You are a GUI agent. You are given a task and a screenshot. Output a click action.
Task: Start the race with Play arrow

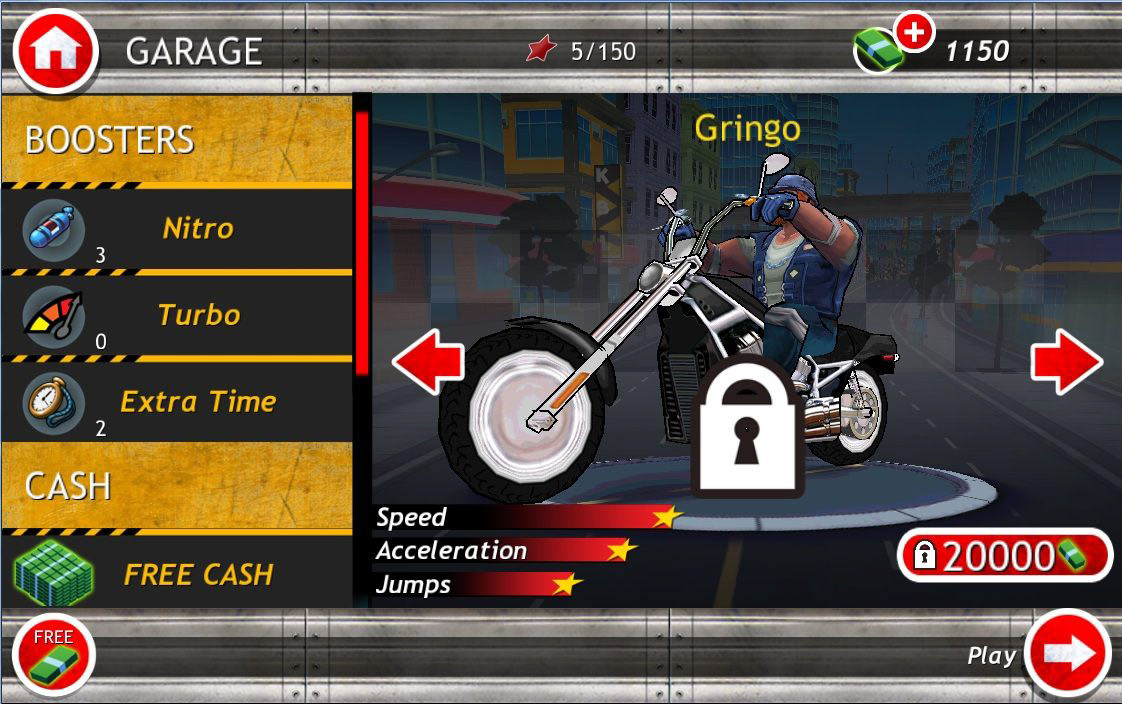1068,654
